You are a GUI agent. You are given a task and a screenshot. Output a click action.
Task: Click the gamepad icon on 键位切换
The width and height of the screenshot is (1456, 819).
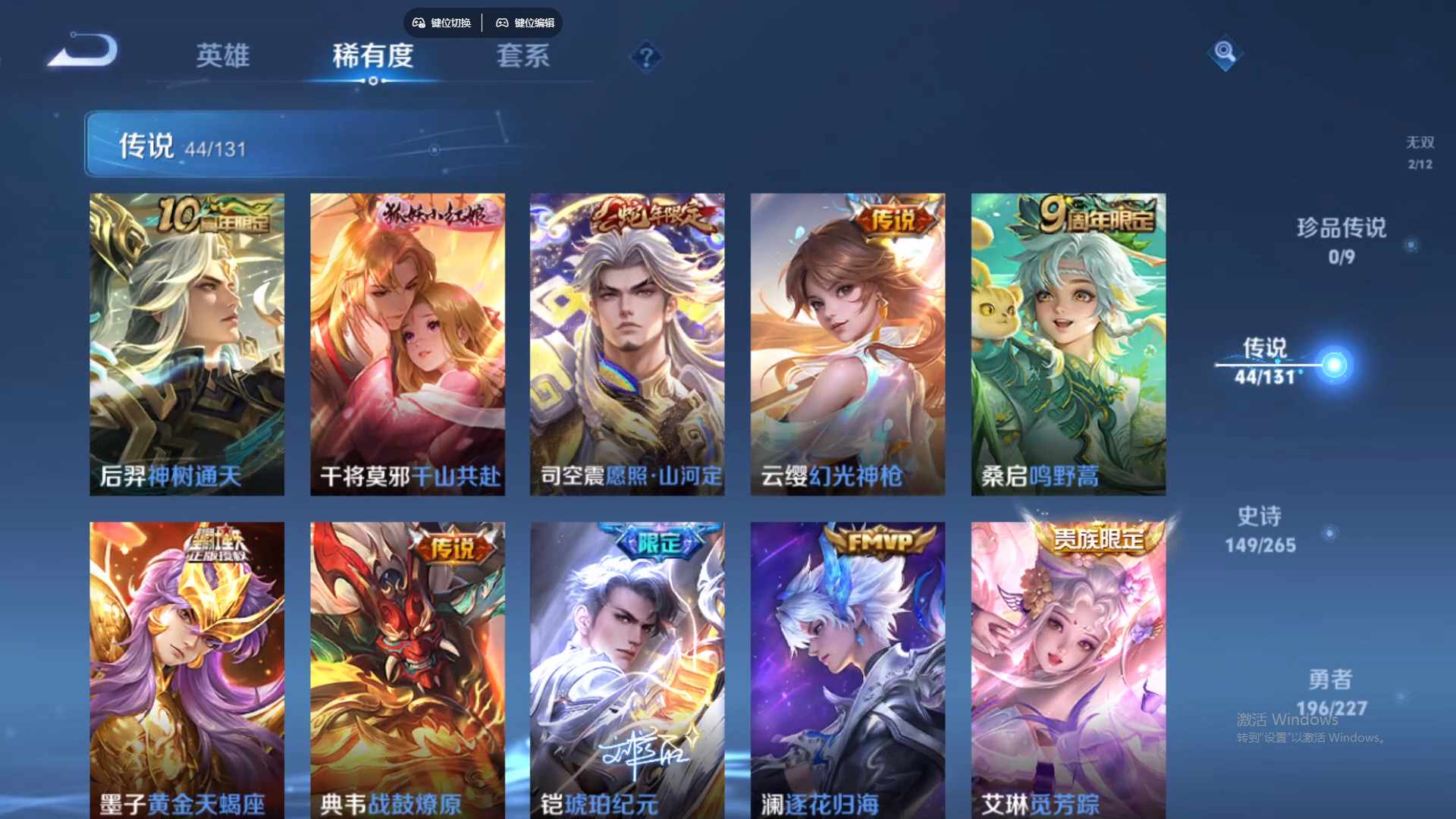click(417, 23)
